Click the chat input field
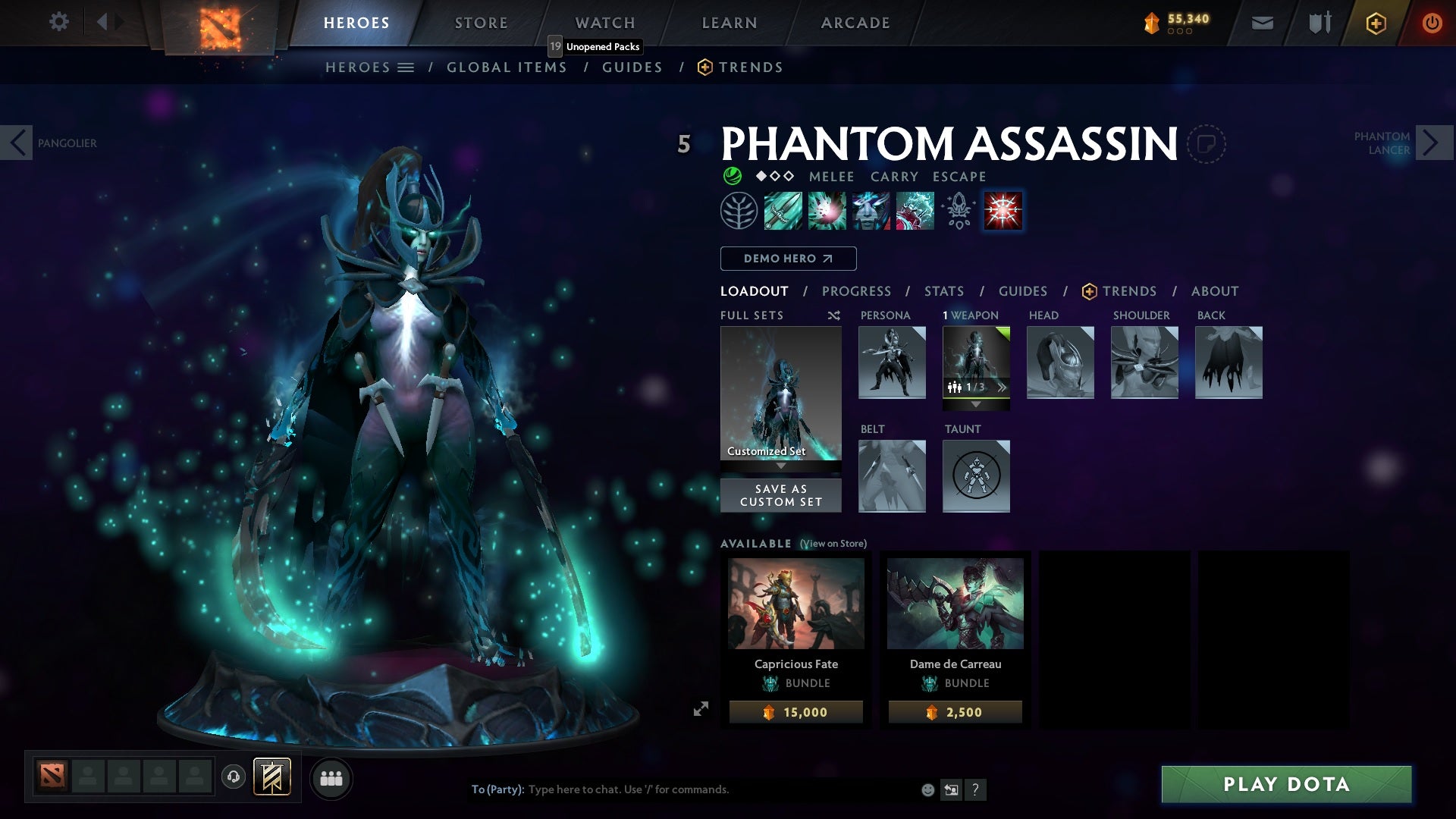Screen dimensions: 1456x819 click(682, 789)
